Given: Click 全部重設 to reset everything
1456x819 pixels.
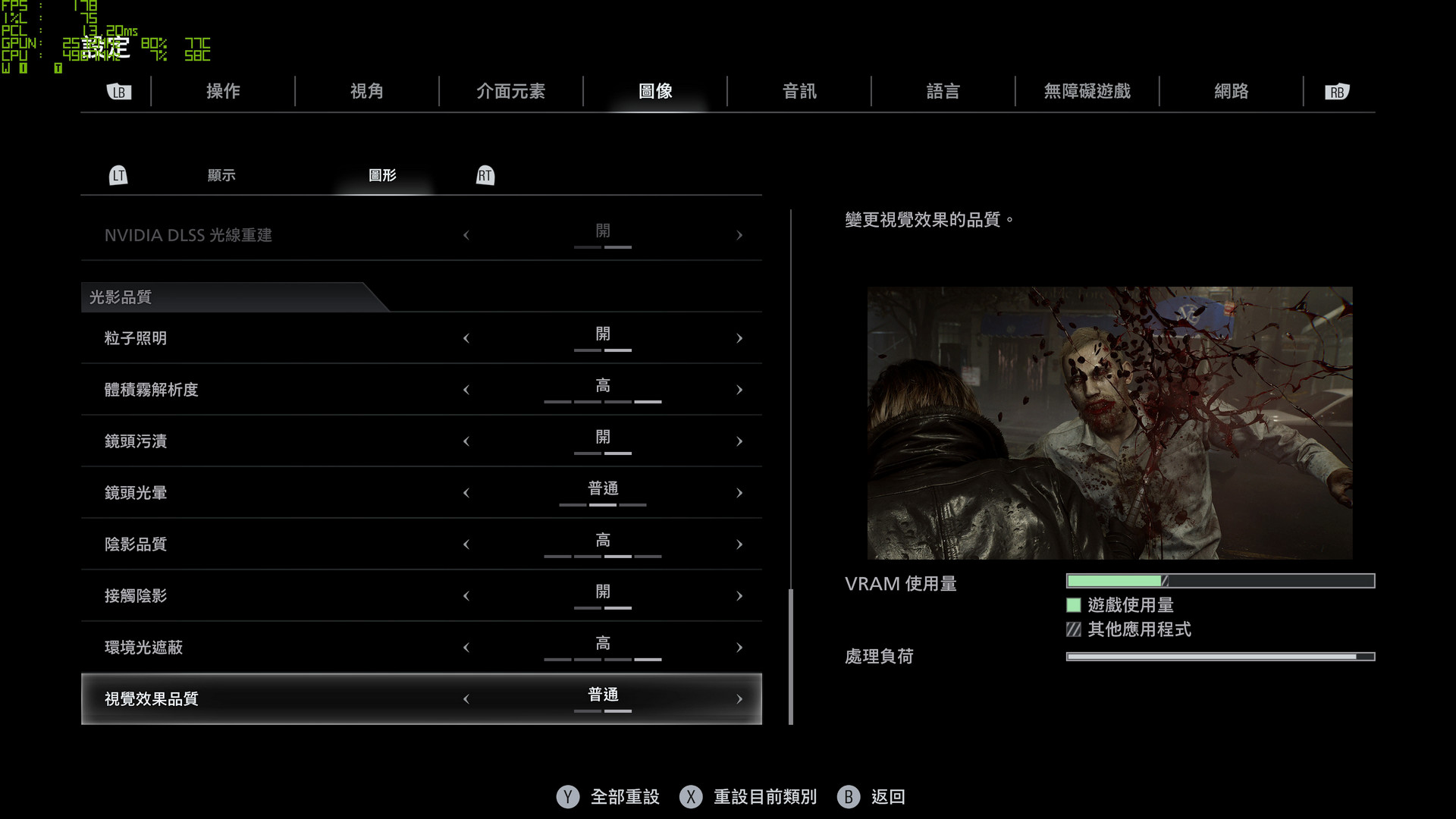Looking at the screenshot, I should 624,797.
